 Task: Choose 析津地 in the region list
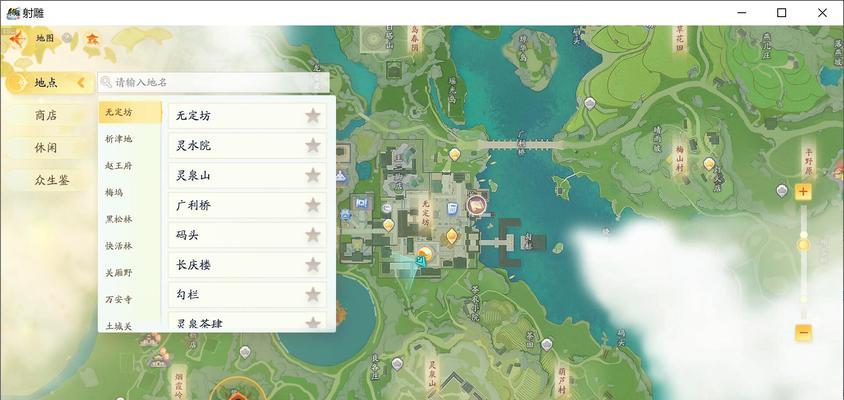coord(119,139)
